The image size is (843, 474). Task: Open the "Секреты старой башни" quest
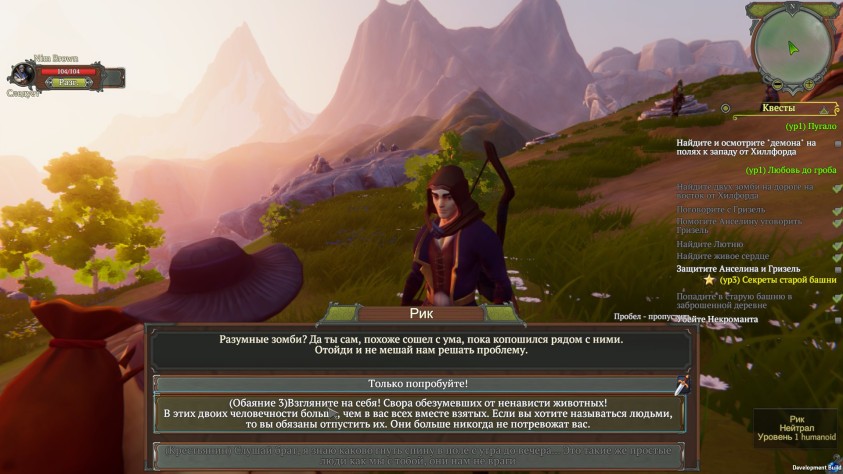(x=778, y=280)
